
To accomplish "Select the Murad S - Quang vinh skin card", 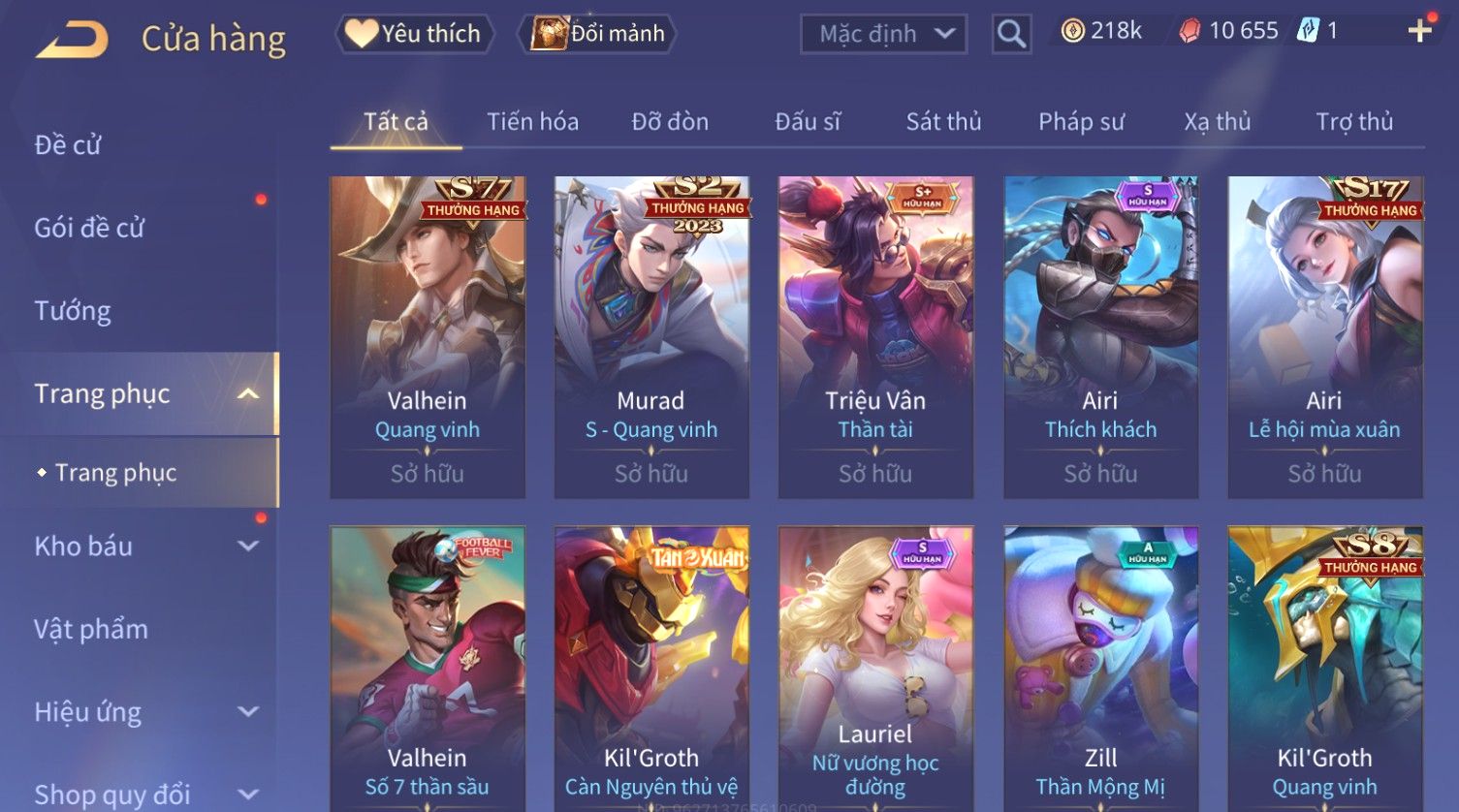I will [x=650, y=337].
